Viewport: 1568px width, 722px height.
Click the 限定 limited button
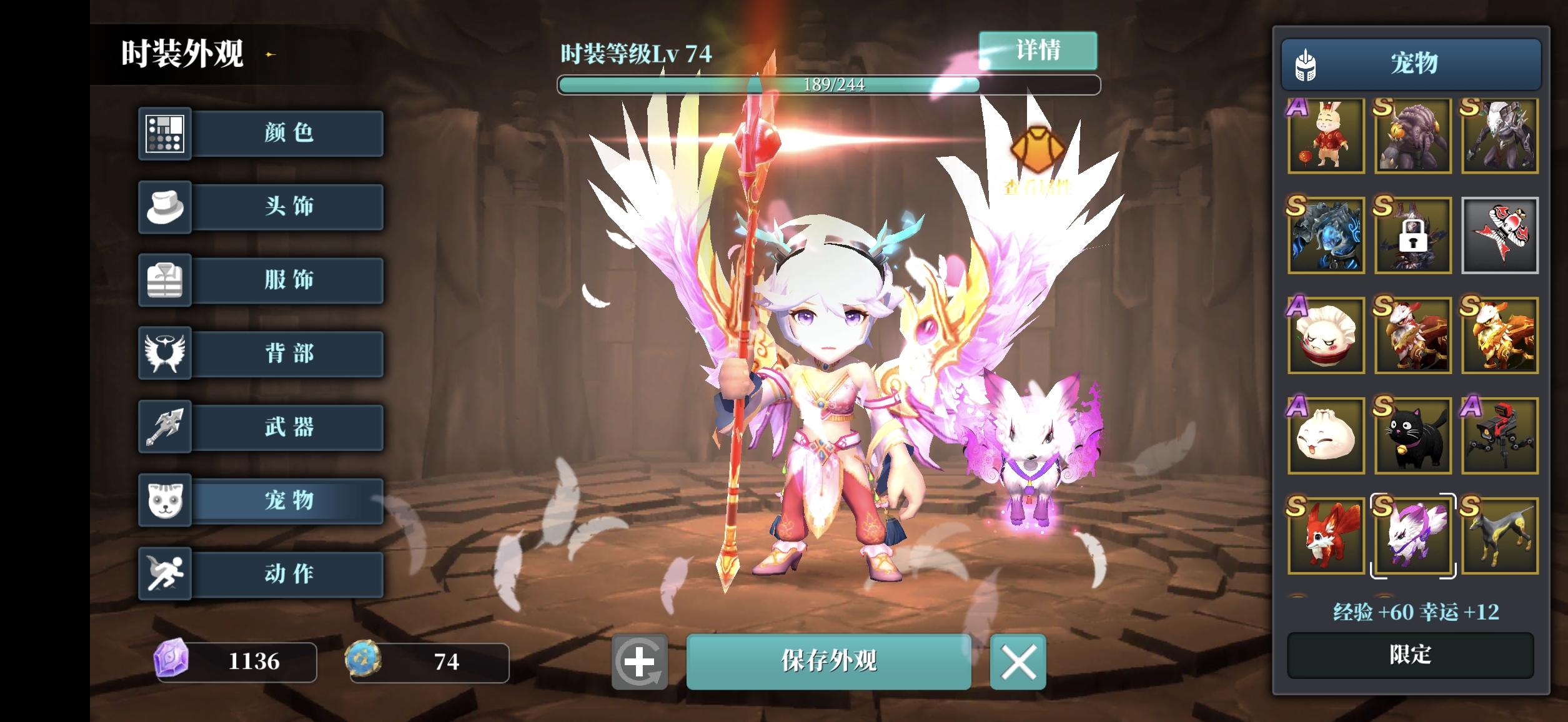point(1411,654)
